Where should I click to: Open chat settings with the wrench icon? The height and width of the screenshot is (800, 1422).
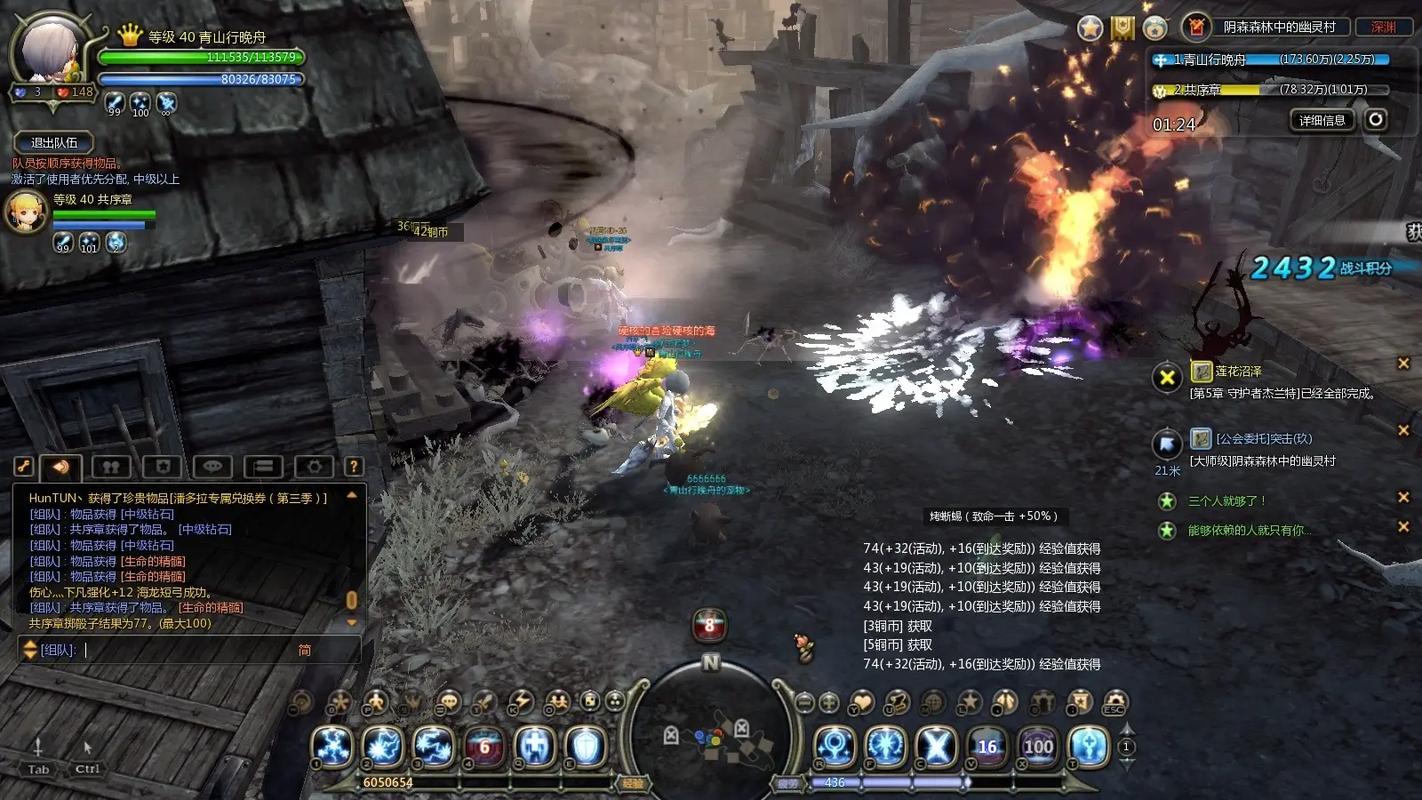tap(23, 467)
